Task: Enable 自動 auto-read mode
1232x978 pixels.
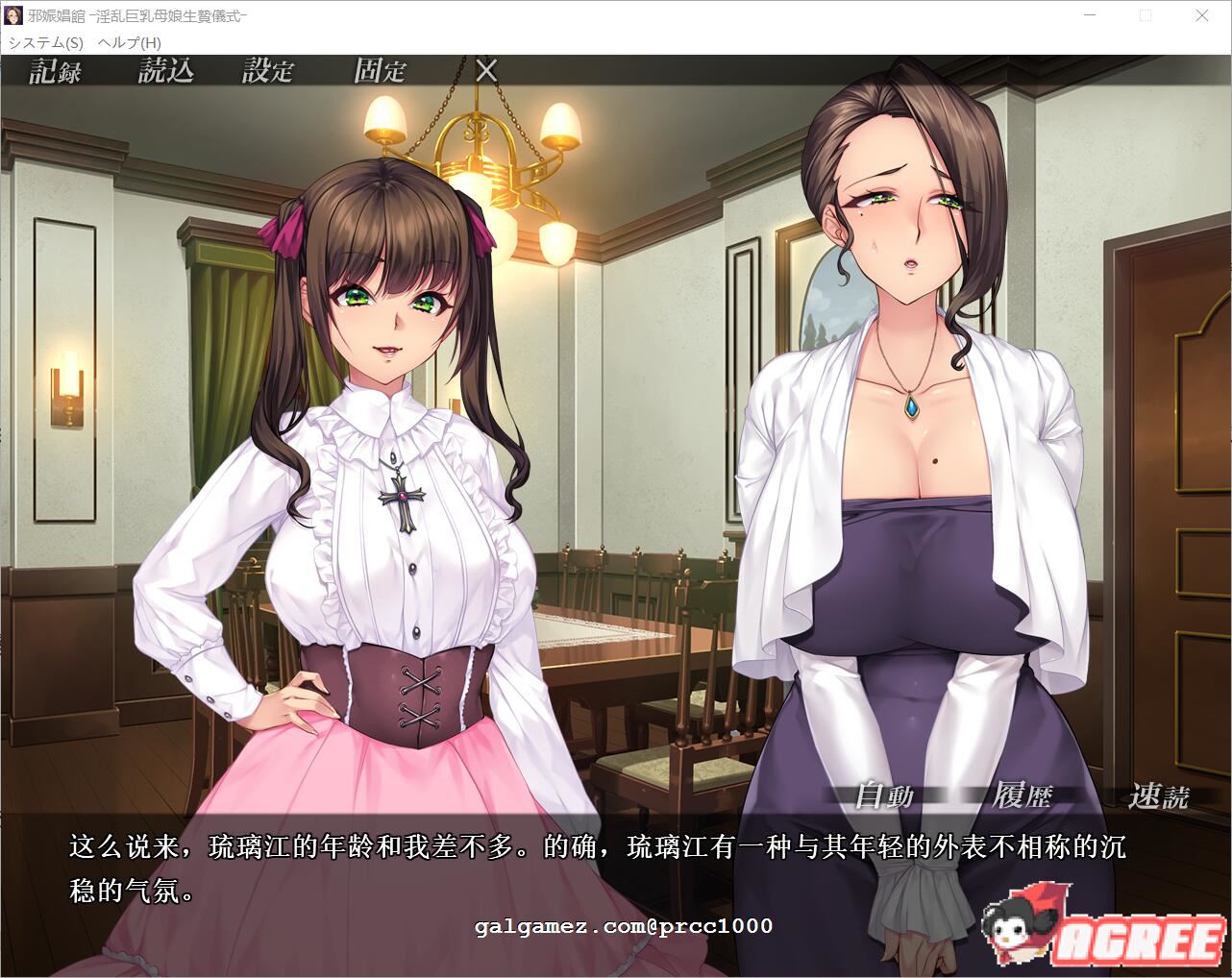Action: coord(885,795)
